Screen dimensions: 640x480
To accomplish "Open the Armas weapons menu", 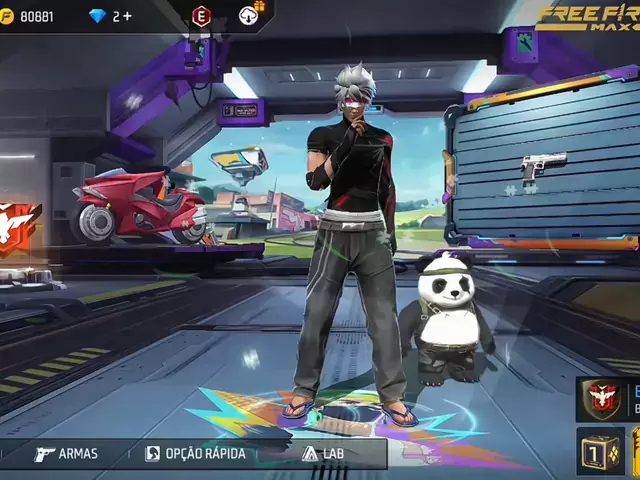I will [x=66, y=453].
